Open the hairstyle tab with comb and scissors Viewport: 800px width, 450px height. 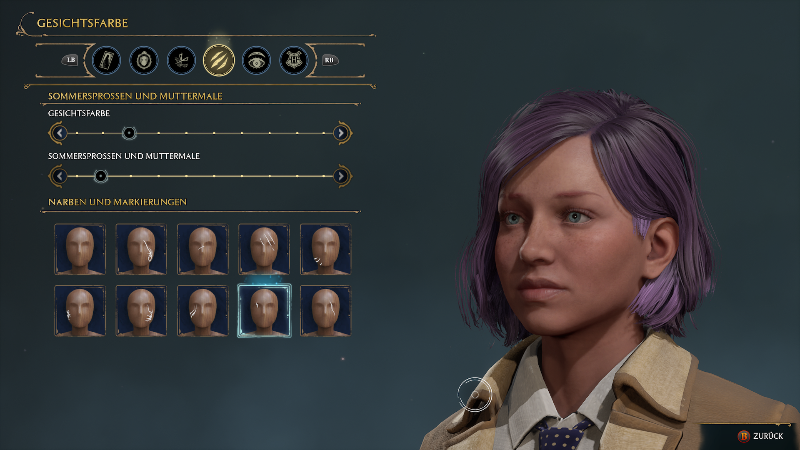(x=181, y=60)
